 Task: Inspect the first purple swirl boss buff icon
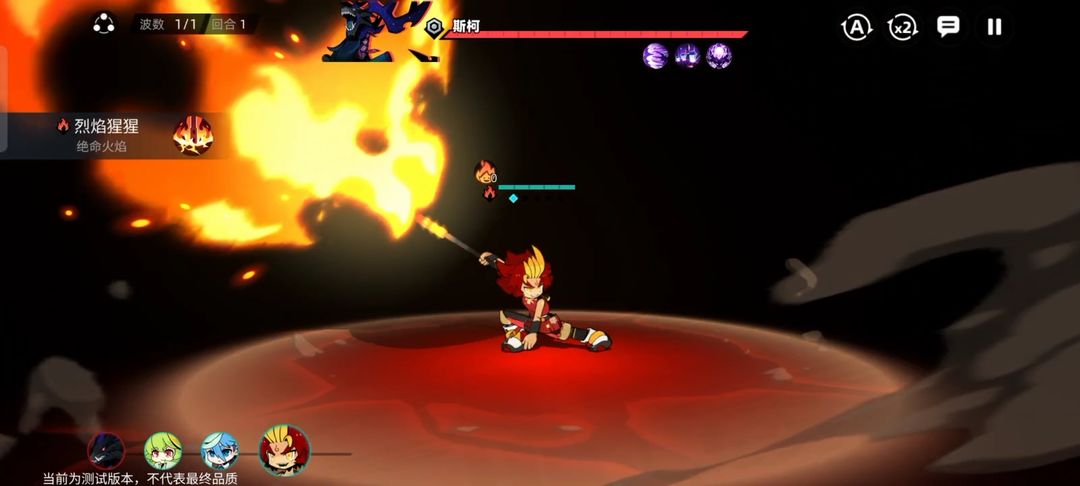(655, 56)
